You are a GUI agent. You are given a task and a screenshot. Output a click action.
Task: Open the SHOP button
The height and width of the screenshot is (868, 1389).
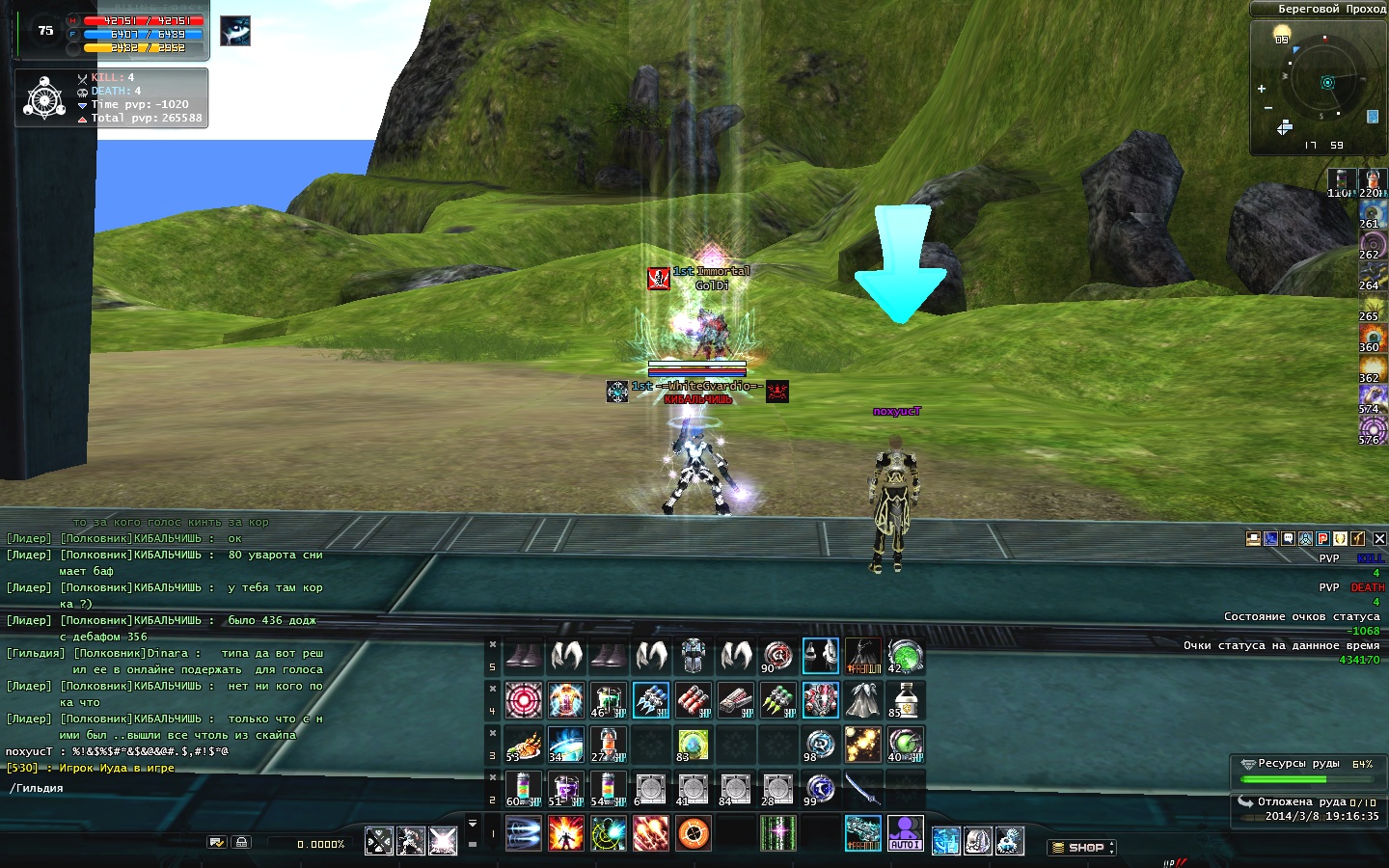click(1080, 848)
